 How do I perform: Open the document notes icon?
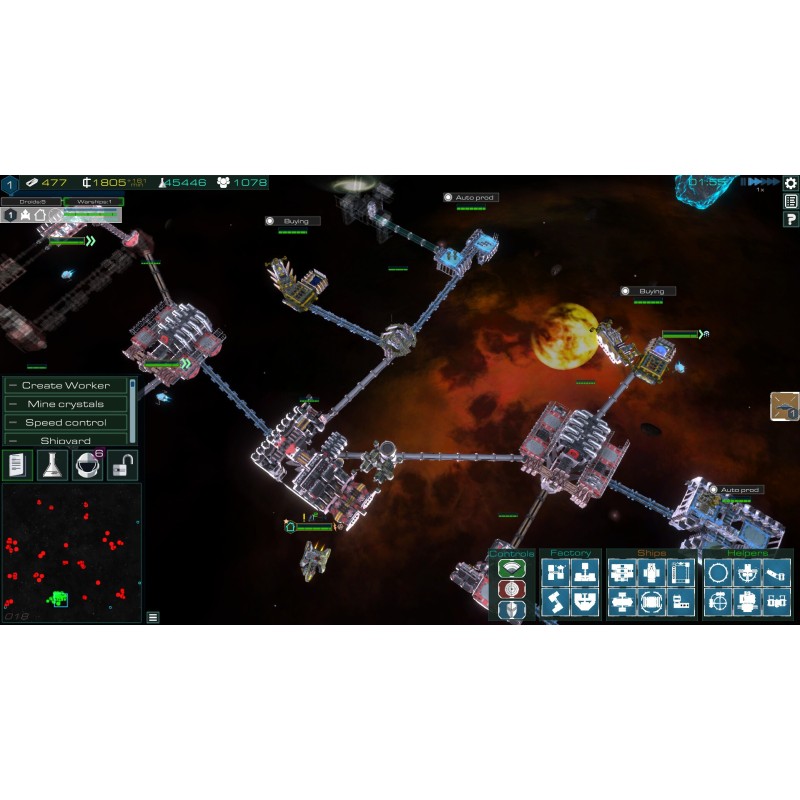(x=16, y=464)
